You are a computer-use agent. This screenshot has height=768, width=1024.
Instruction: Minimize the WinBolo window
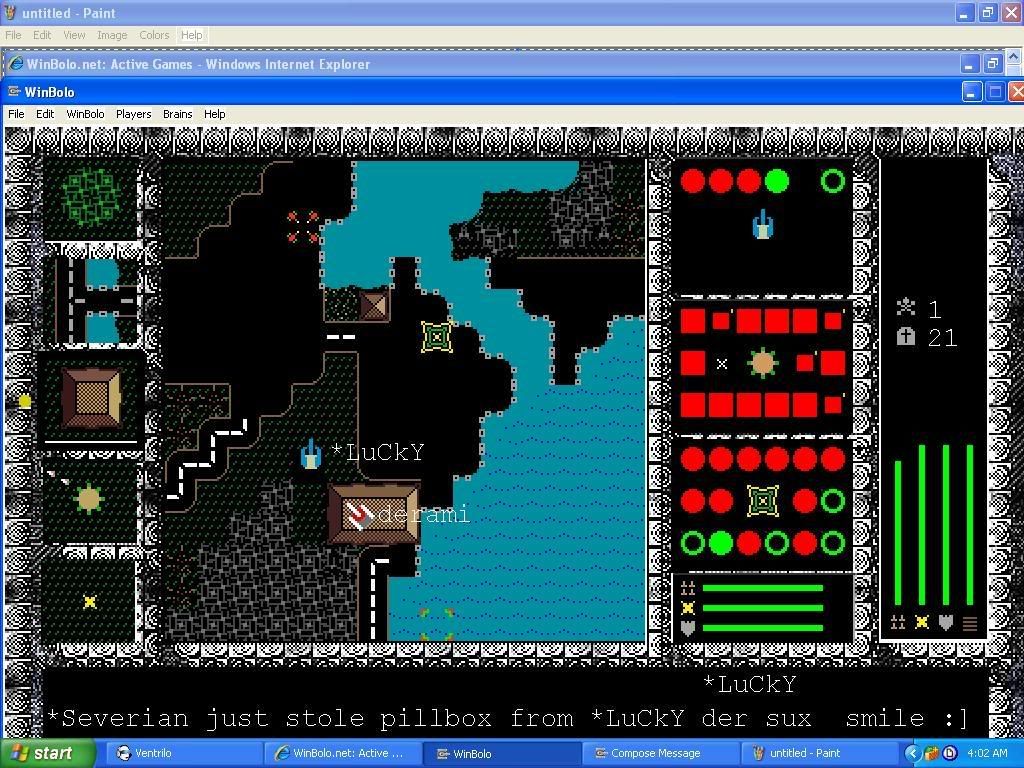point(972,92)
